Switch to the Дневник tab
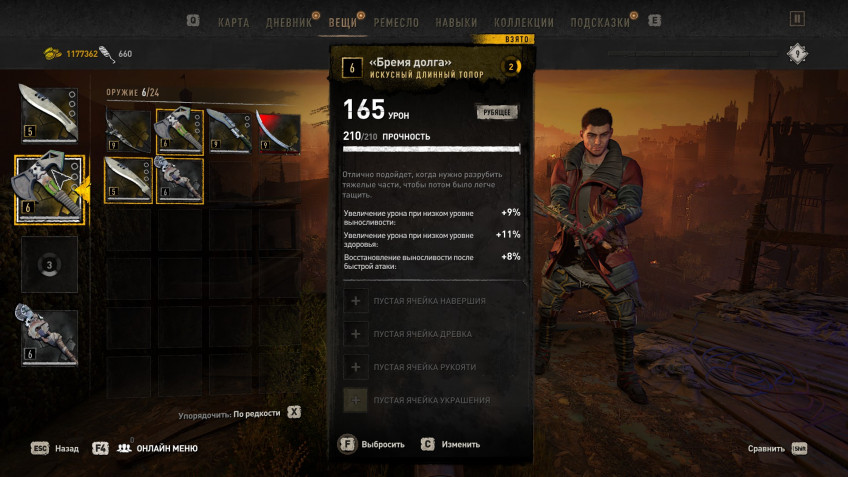848x477 pixels. [x=287, y=22]
